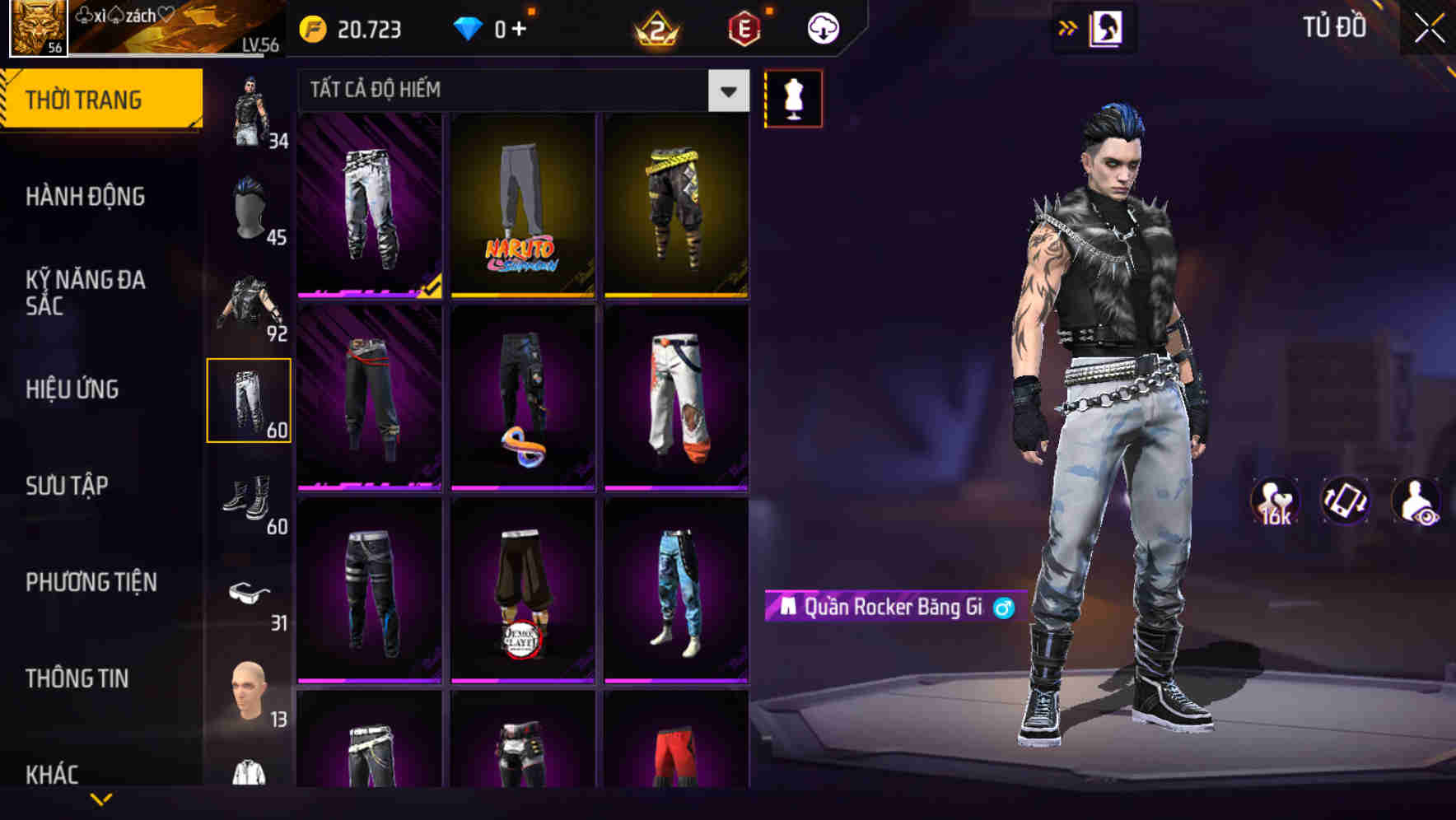Click the double-arrow collapse control
1456x820 pixels.
point(1066,27)
